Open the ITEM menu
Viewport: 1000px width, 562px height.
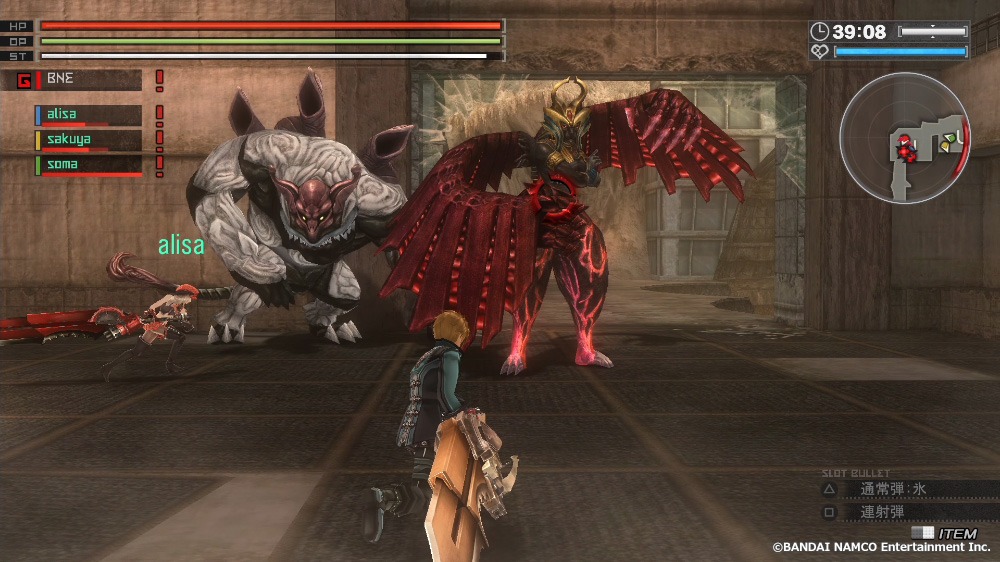(948, 534)
